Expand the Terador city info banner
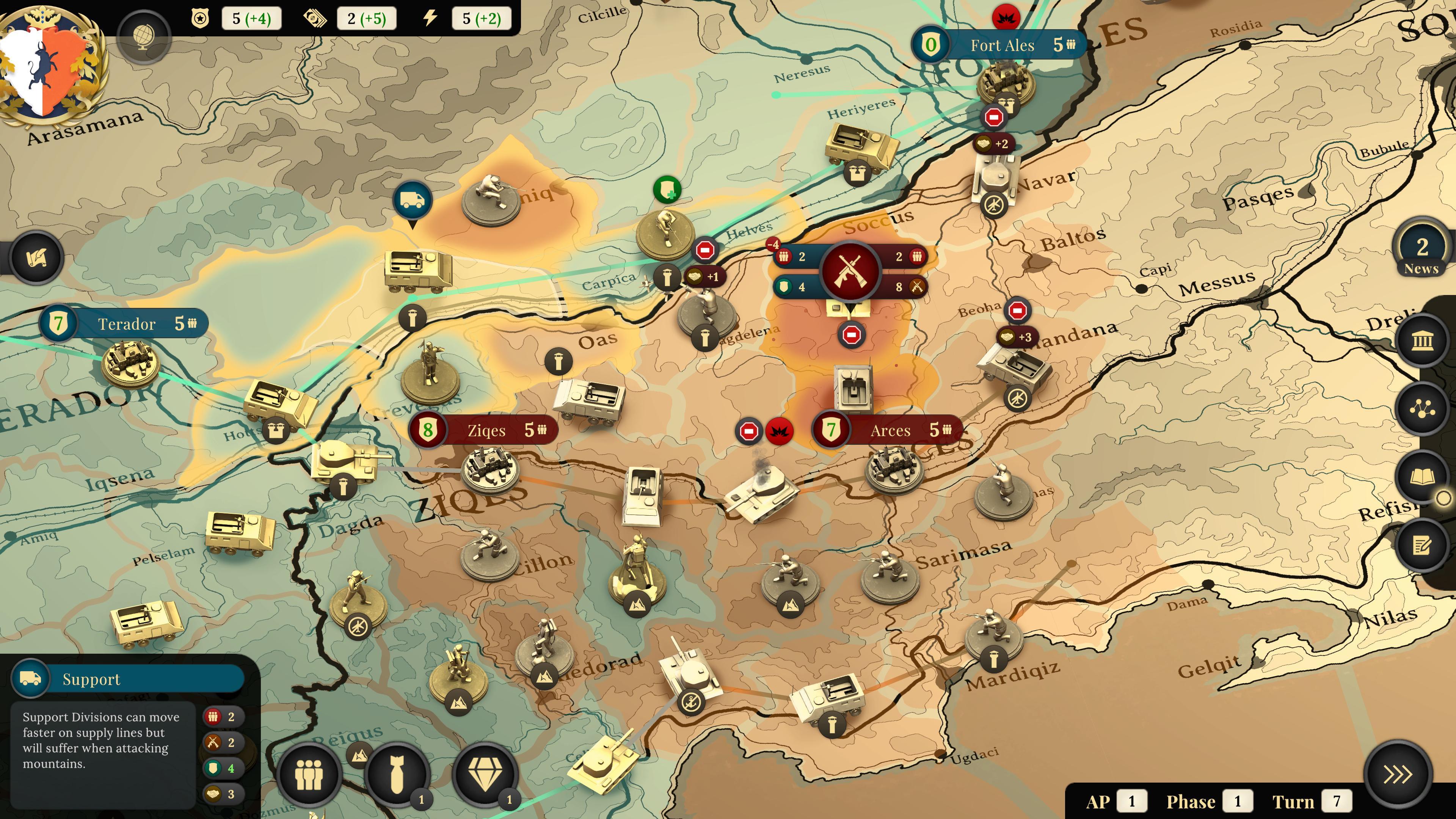 [x=128, y=323]
